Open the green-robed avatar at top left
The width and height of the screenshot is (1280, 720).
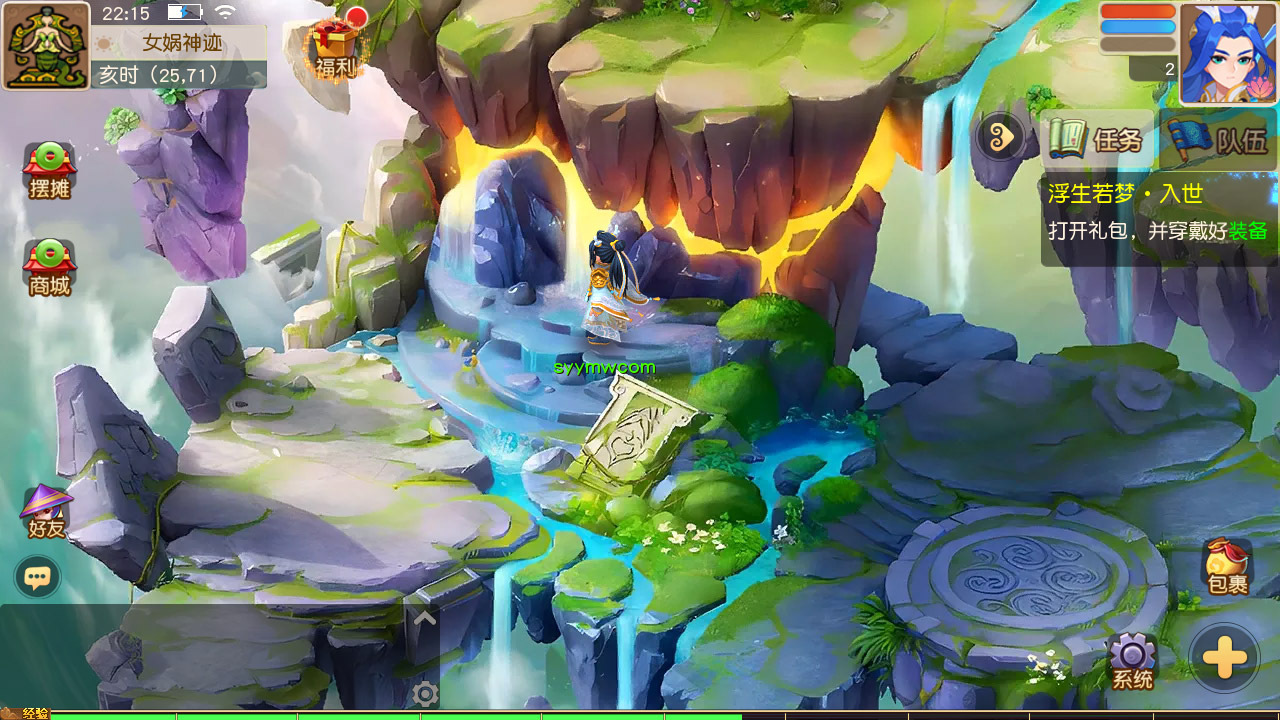[x=46, y=46]
